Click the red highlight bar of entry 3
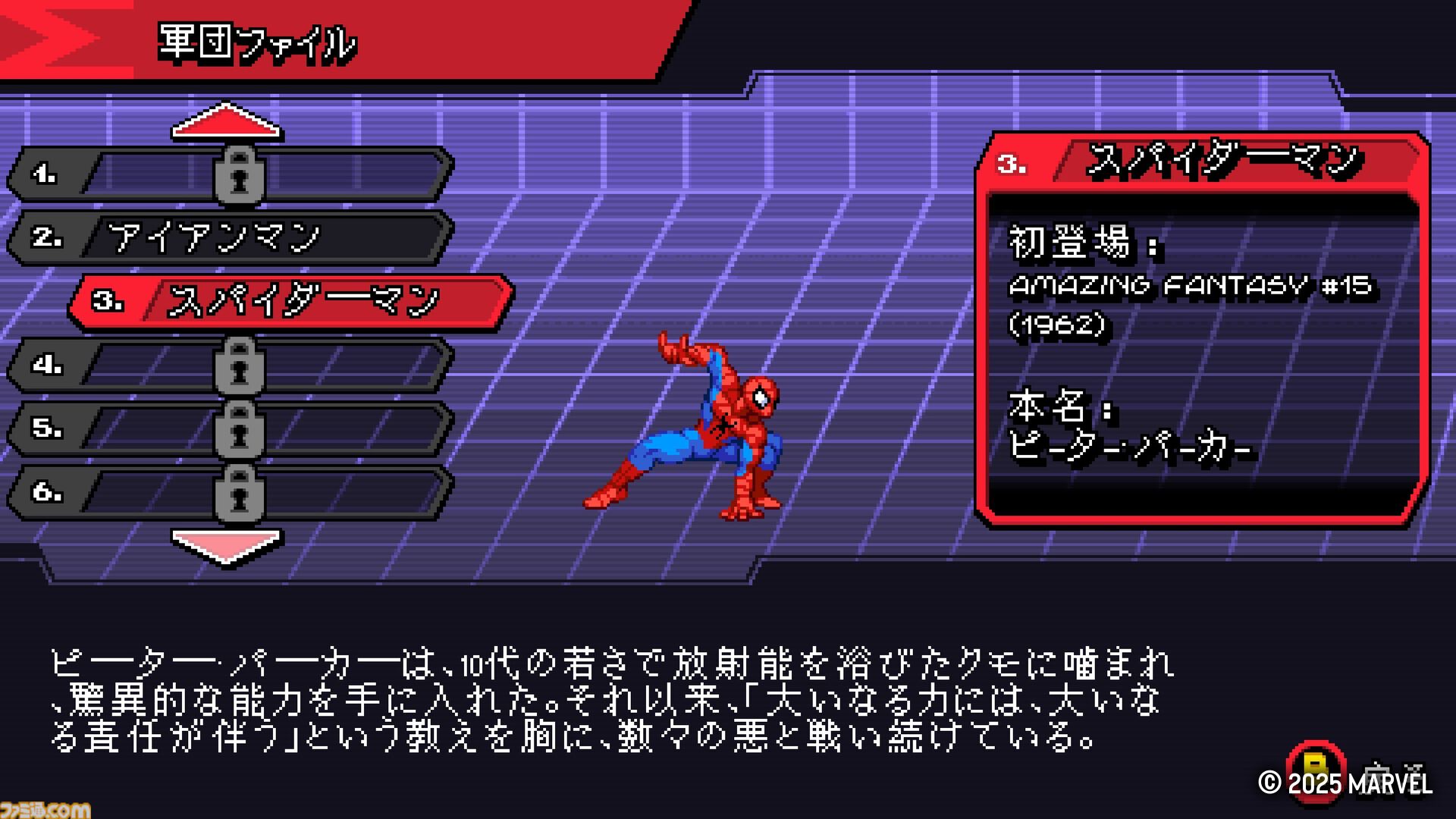Screen dimensions: 1456x819 click(296, 301)
